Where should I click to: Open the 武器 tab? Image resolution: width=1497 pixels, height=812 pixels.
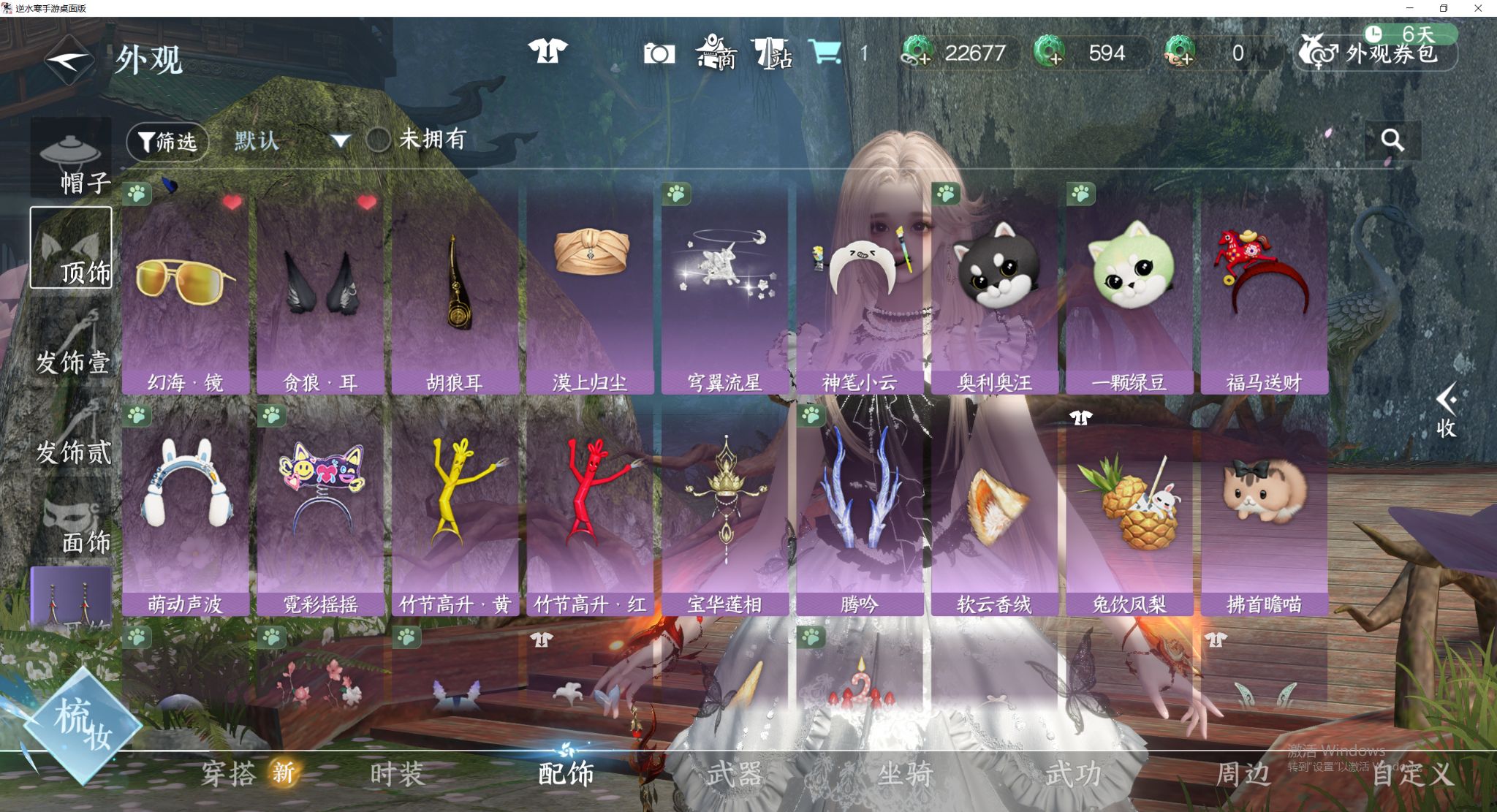[x=735, y=774]
